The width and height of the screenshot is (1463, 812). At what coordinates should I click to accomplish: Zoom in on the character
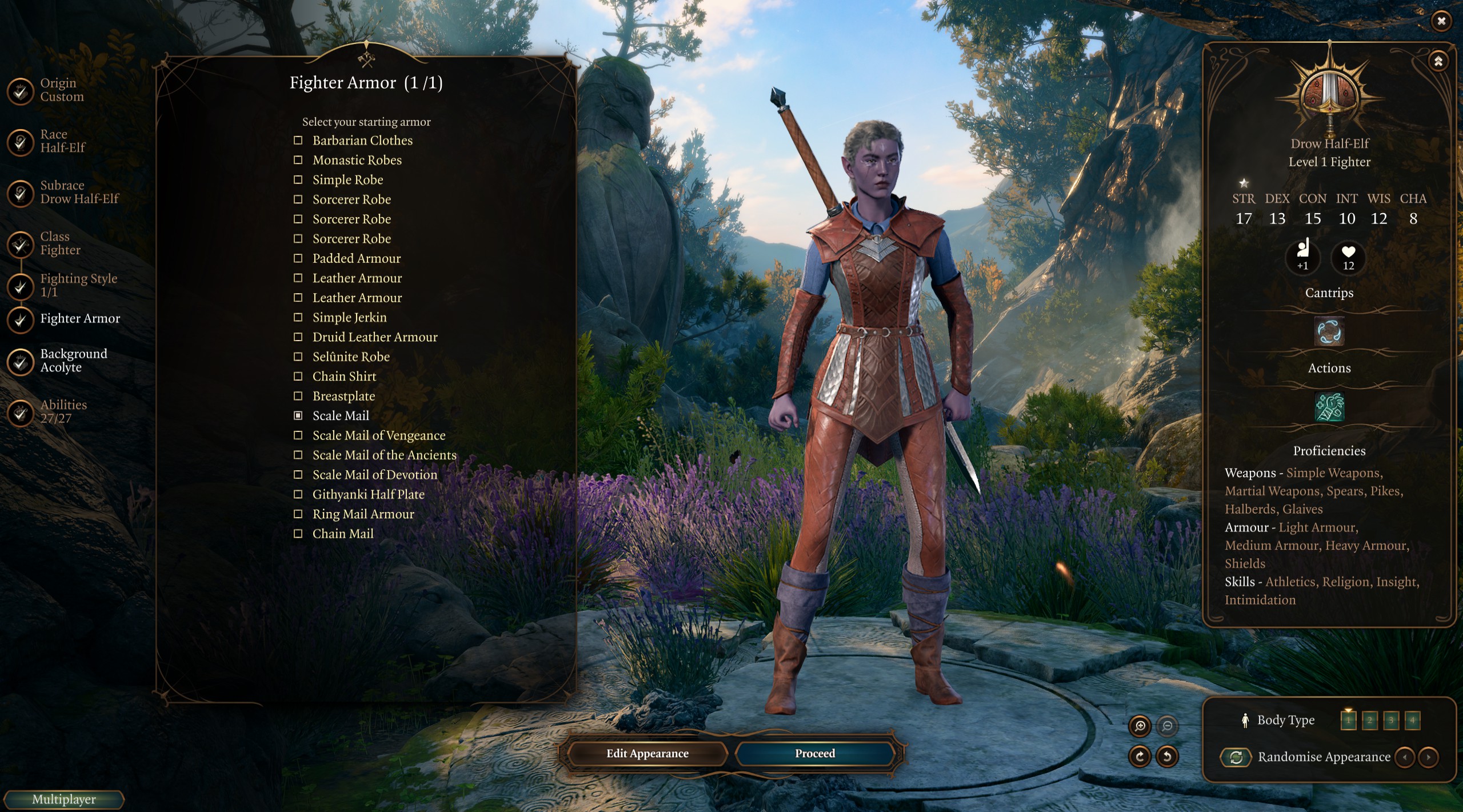[x=1140, y=726]
